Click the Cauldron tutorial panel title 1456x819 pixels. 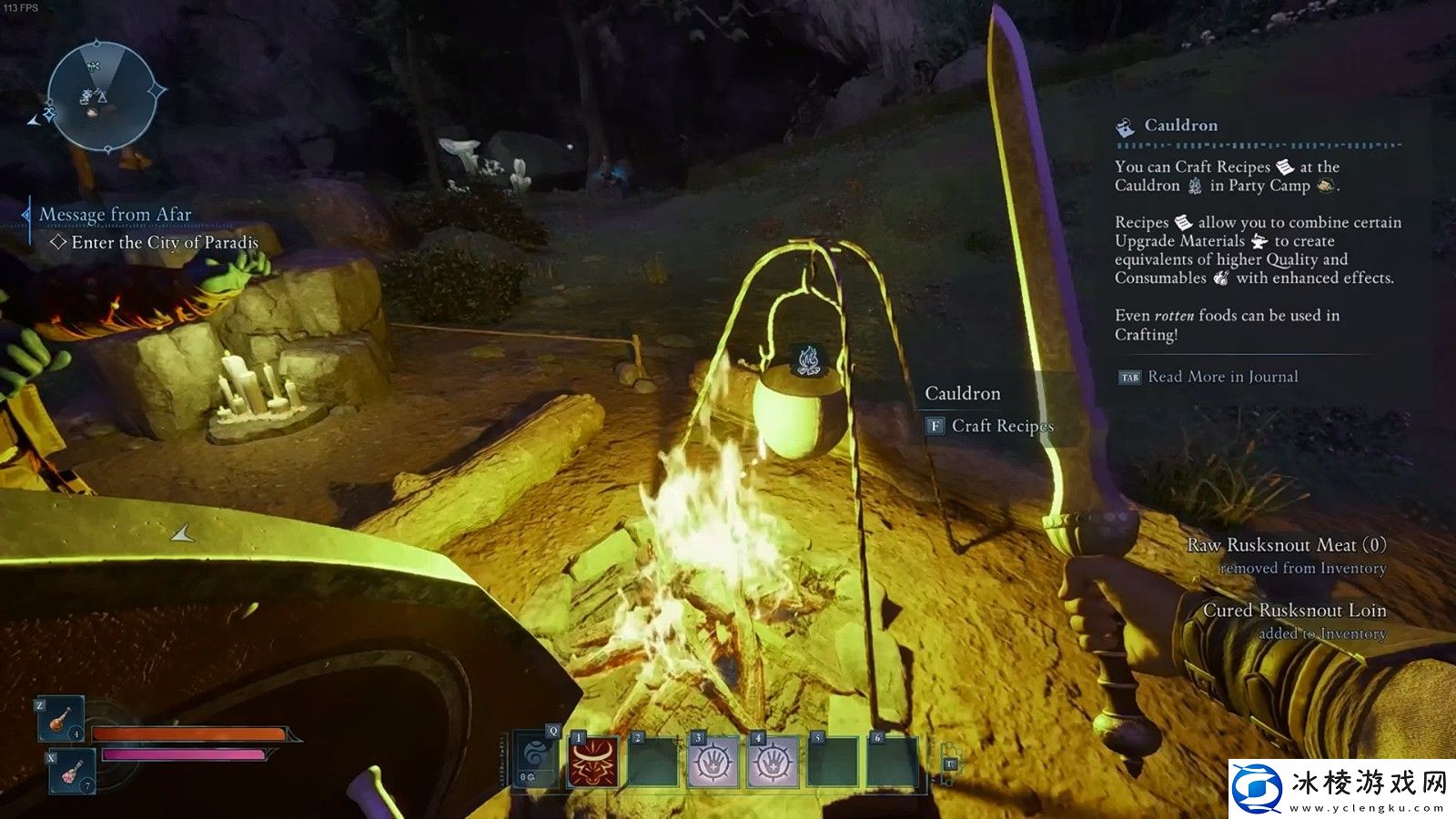(x=1180, y=126)
